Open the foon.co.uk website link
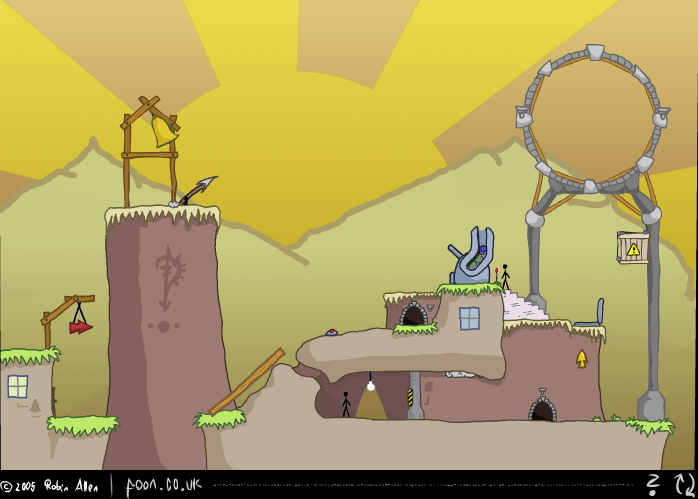698x499 pixels. 163,486
